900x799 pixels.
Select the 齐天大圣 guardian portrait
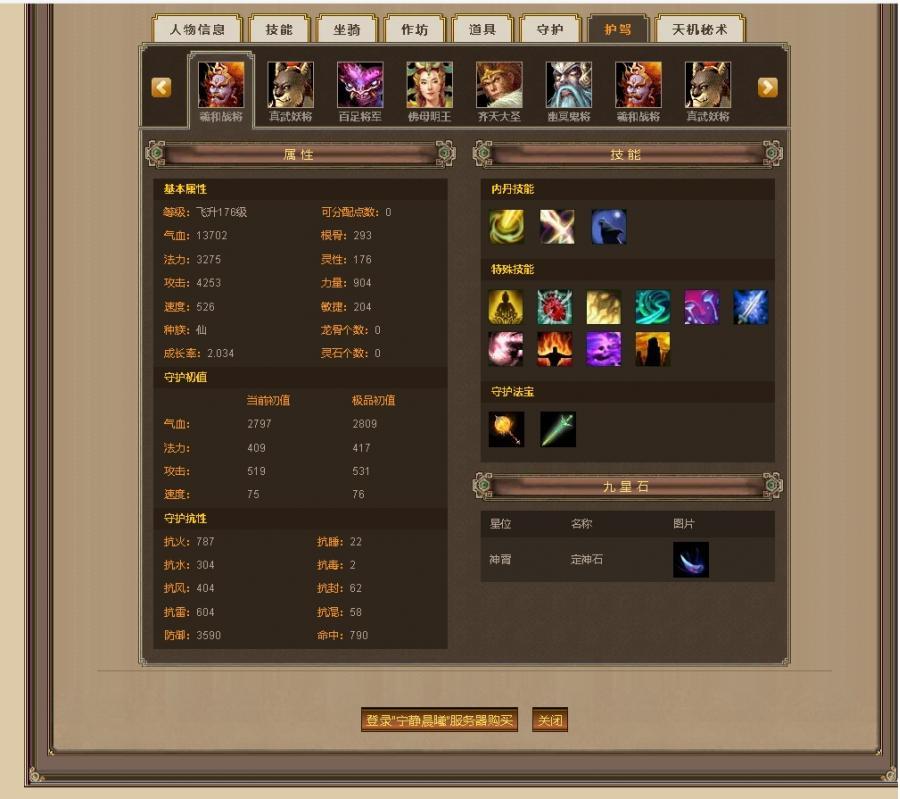pyautogui.click(x=499, y=86)
